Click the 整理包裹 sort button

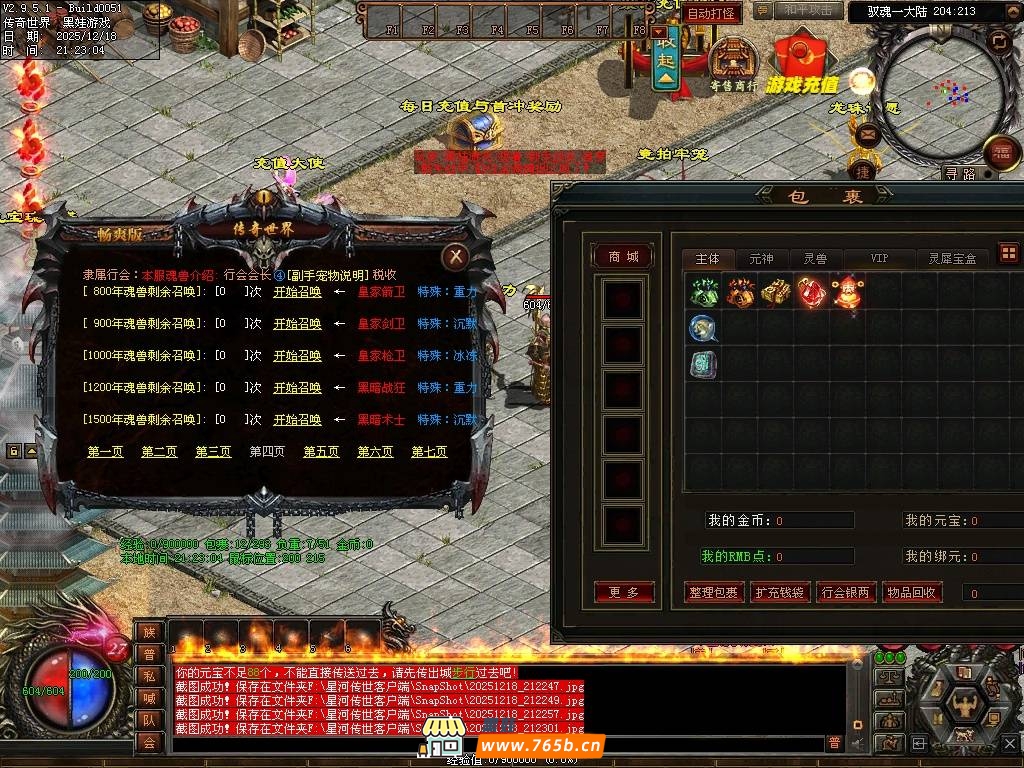tap(714, 593)
